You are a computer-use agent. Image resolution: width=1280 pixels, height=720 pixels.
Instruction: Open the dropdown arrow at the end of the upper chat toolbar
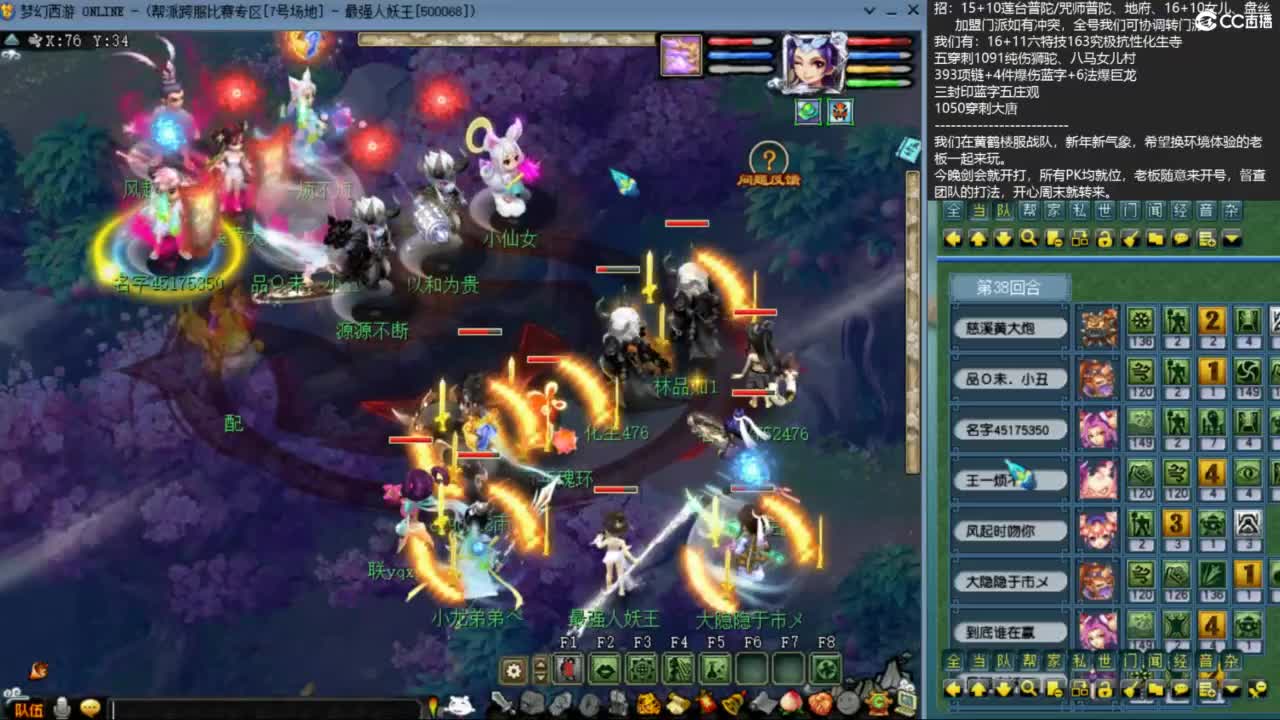[1230, 239]
